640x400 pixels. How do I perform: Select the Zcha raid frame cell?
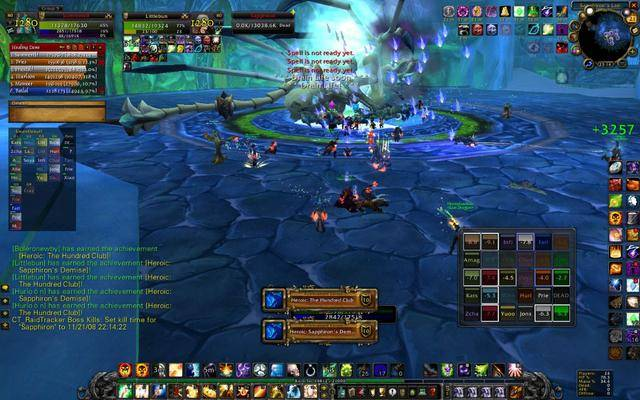click(472, 312)
